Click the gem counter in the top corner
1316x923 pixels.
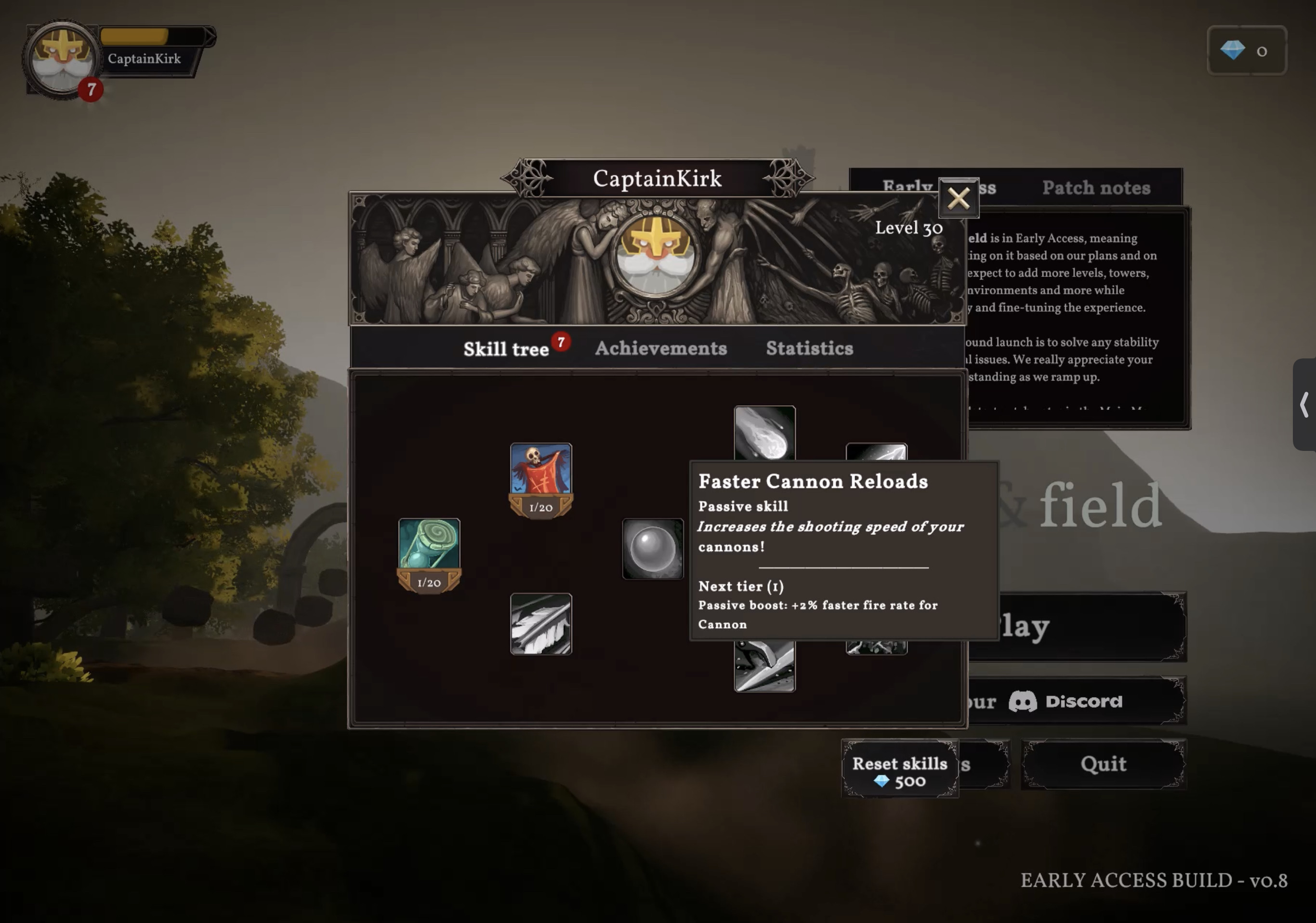(1246, 51)
